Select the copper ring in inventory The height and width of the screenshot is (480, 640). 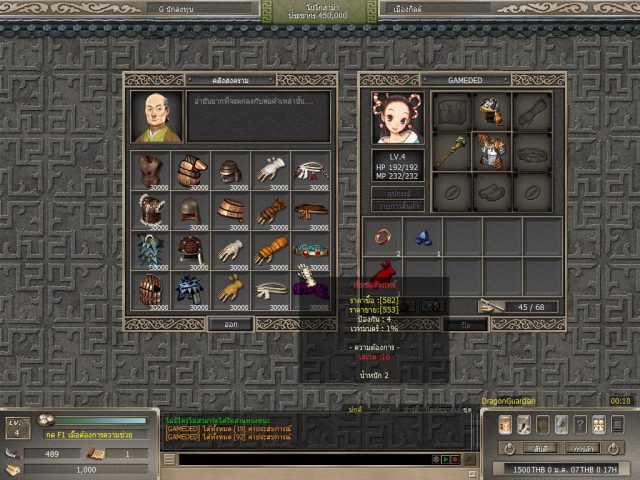coord(384,238)
